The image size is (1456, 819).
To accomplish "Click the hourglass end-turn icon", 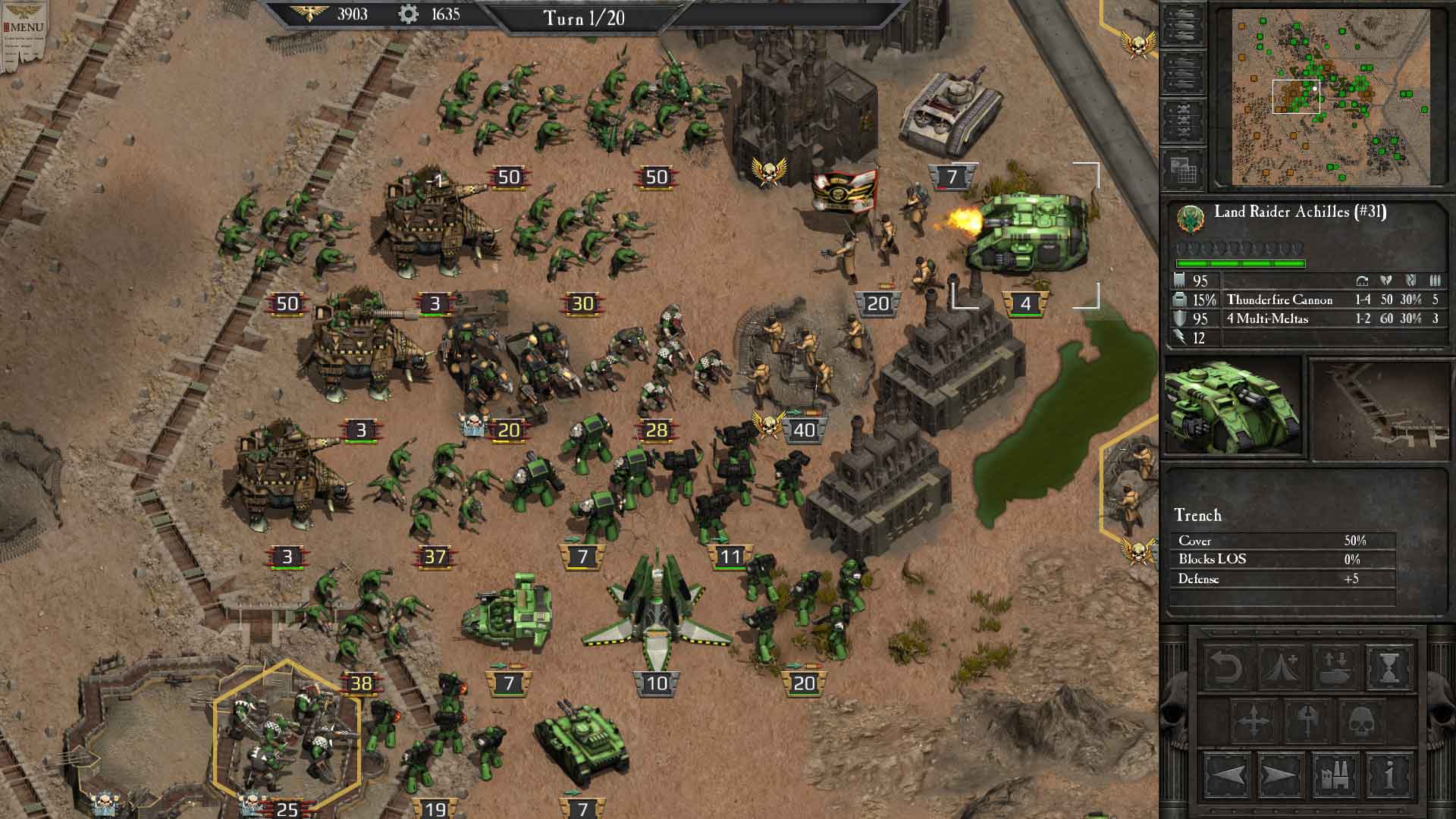I will pyautogui.click(x=1390, y=667).
